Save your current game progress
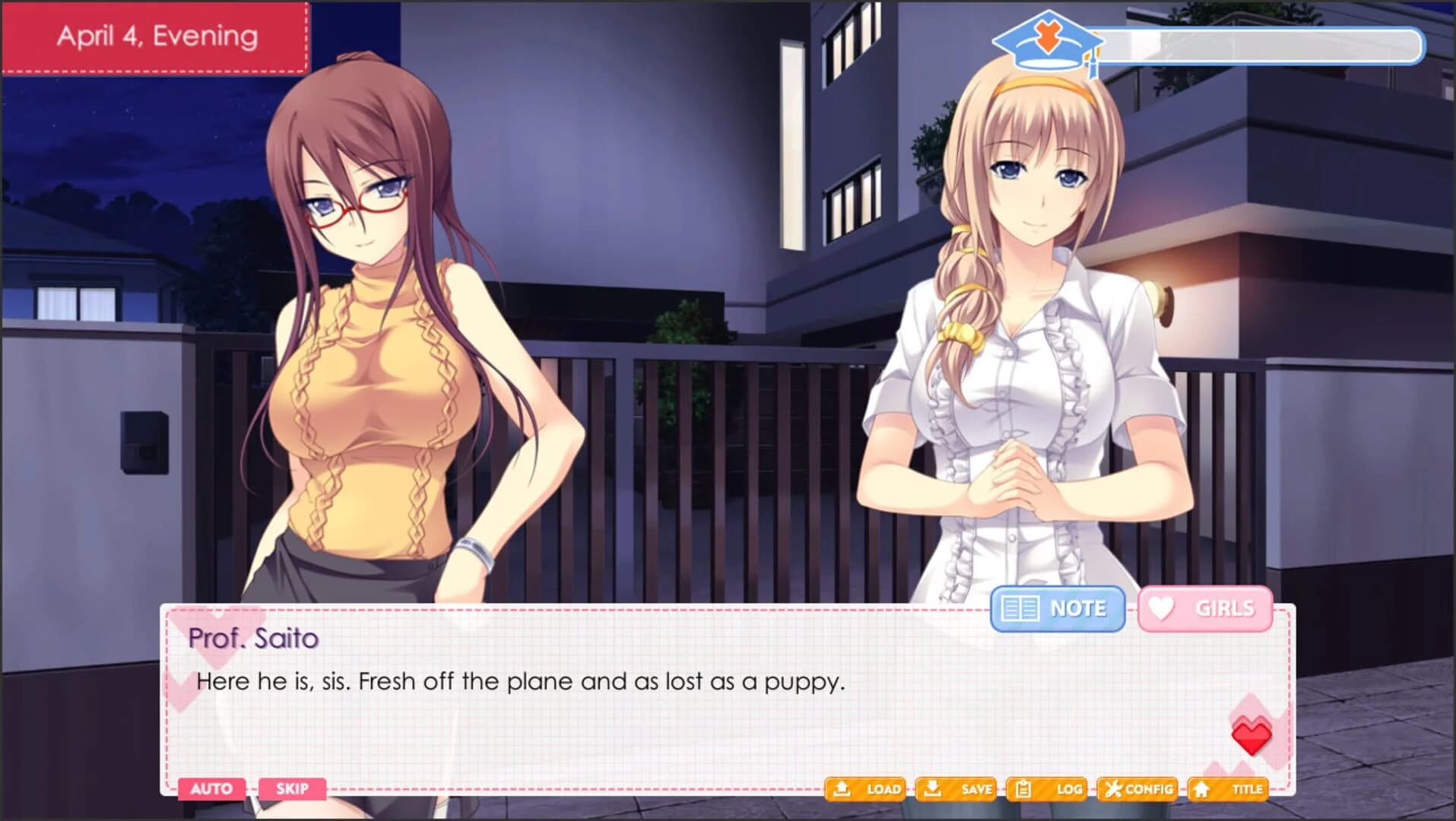 (956, 789)
